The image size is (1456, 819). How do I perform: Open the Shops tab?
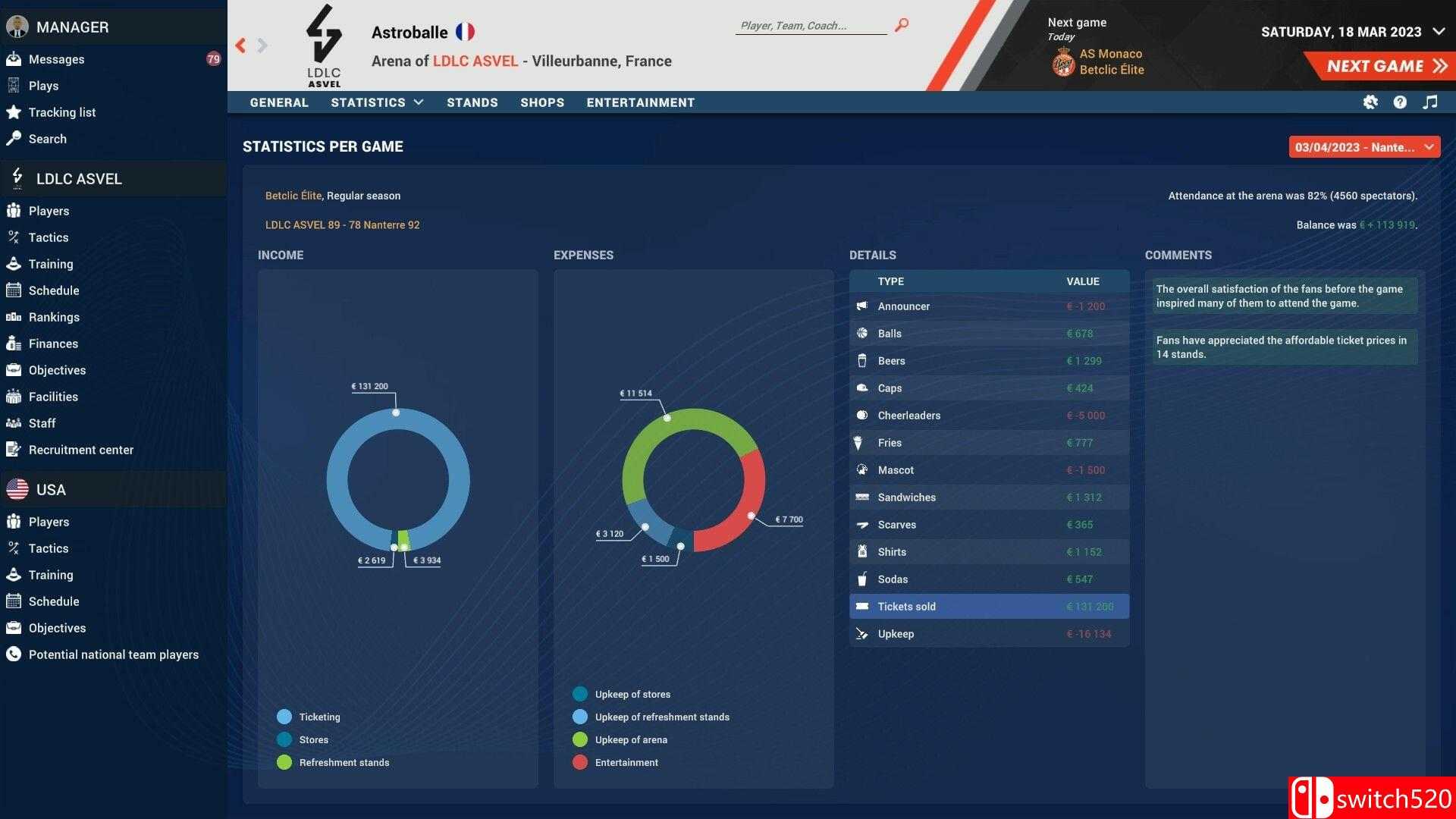point(541,102)
